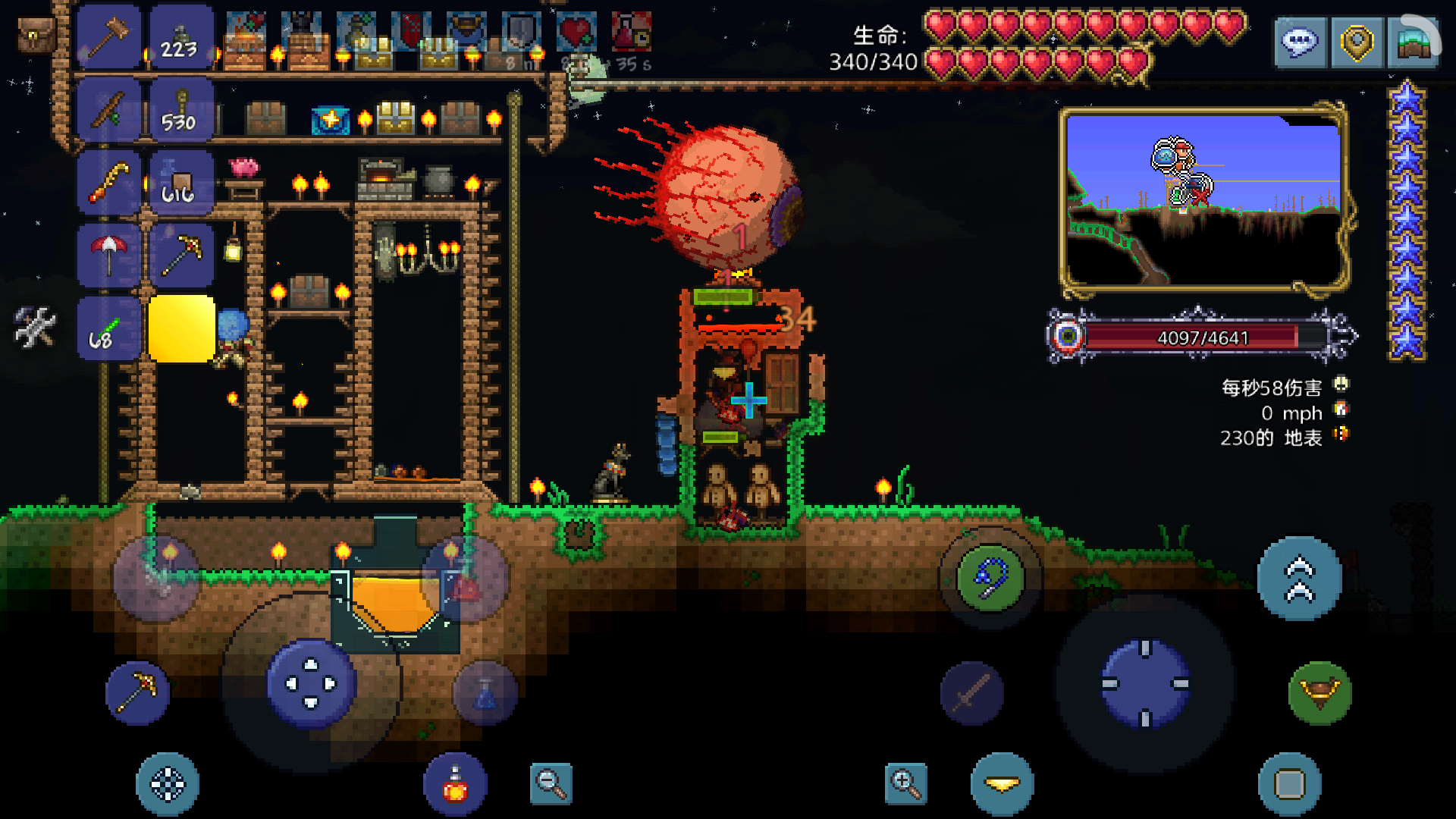Tap the pickaxe quick-tool button
Screen dimensions: 1456x819
click(138, 692)
